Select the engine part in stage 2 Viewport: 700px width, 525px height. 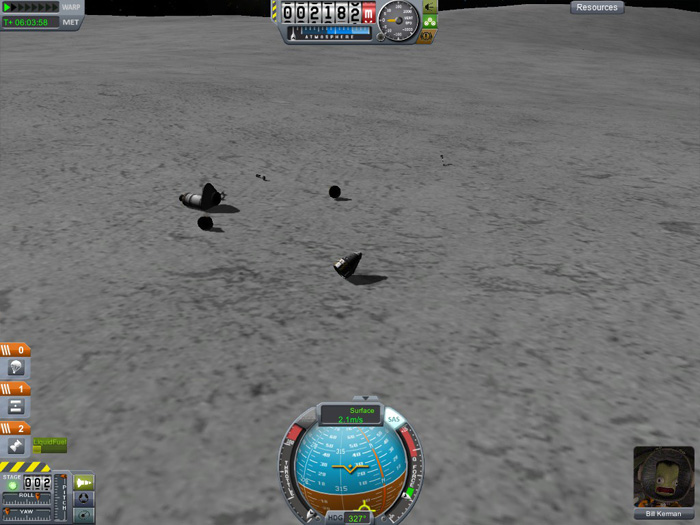[x=16, y=446]
